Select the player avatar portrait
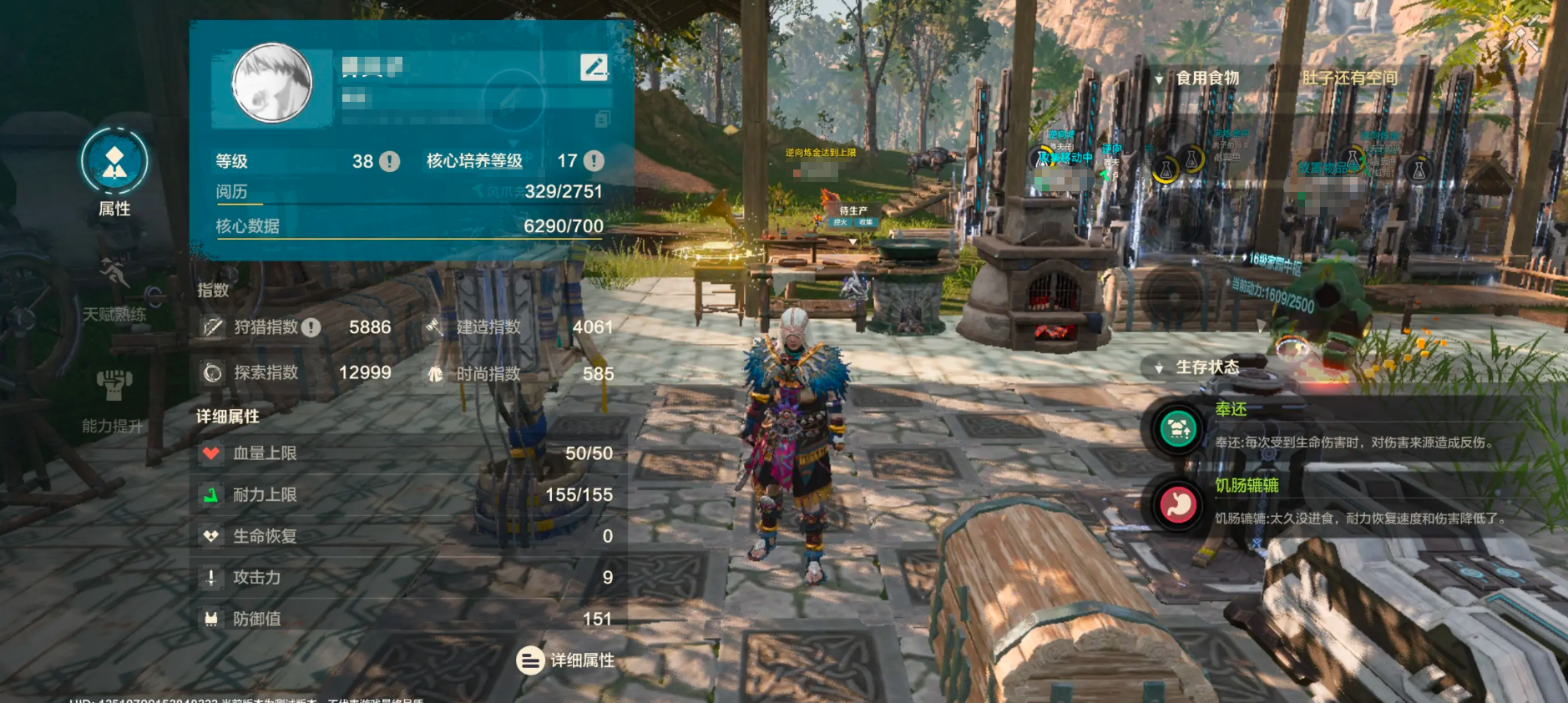Image resolution: width=1568 pixels, height=703 pixels. point(272,83)
